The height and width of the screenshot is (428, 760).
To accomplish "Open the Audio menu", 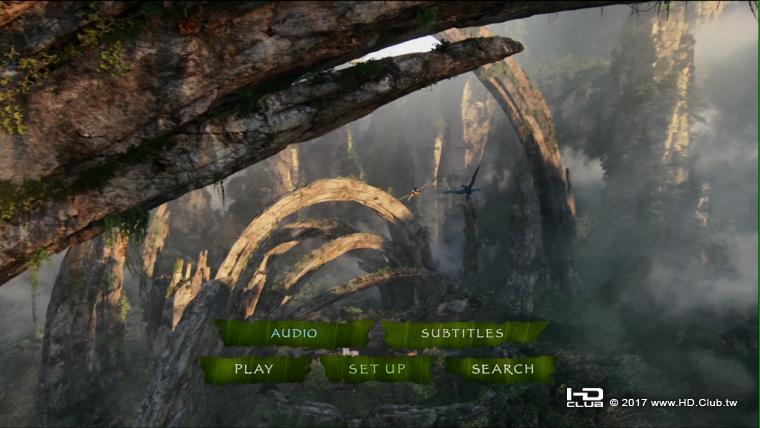I will [x=294, y=333].
